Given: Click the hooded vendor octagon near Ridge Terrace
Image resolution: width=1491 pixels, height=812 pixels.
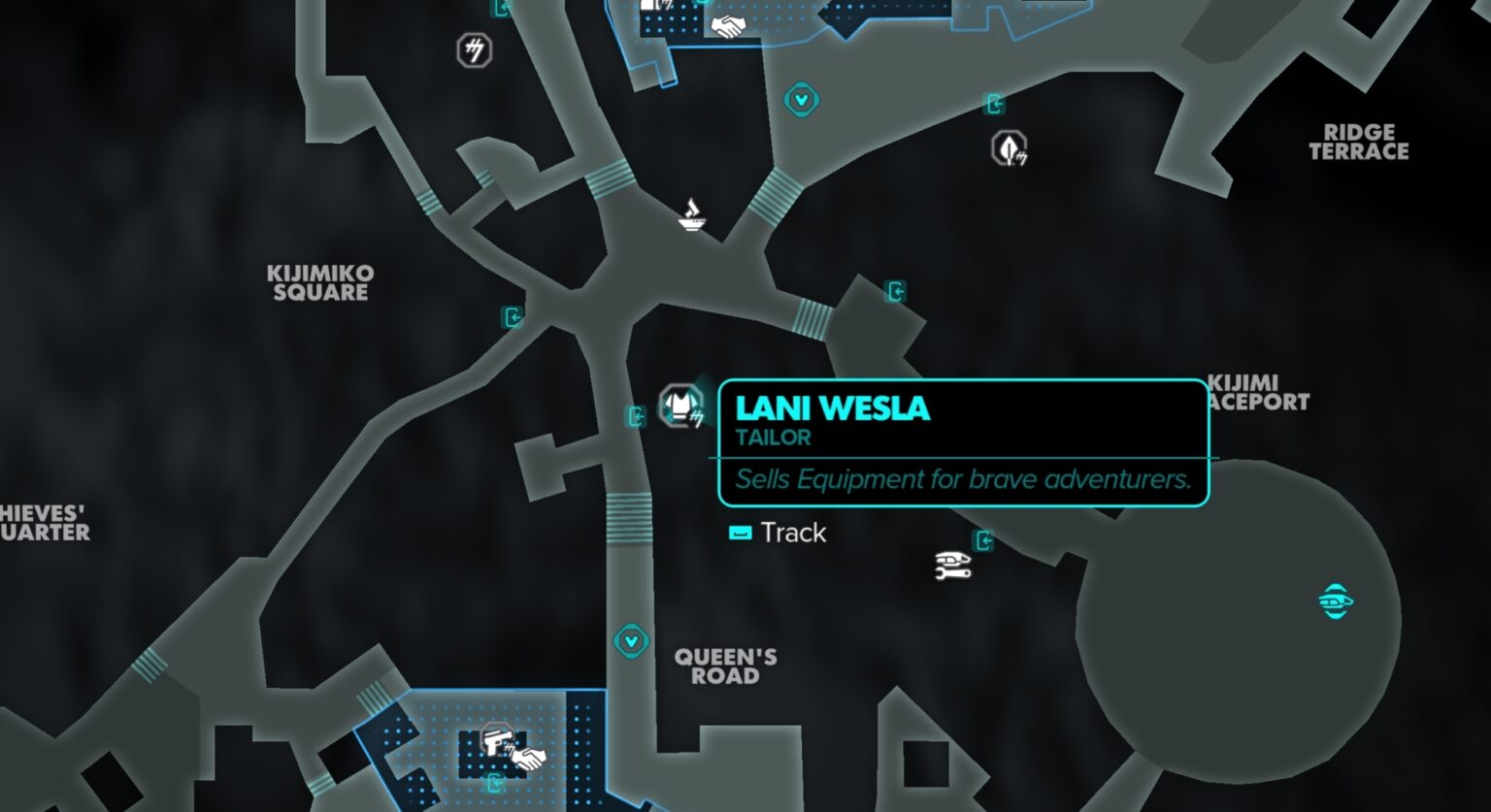Looking at the screenshot, I should coord(1010,147).
